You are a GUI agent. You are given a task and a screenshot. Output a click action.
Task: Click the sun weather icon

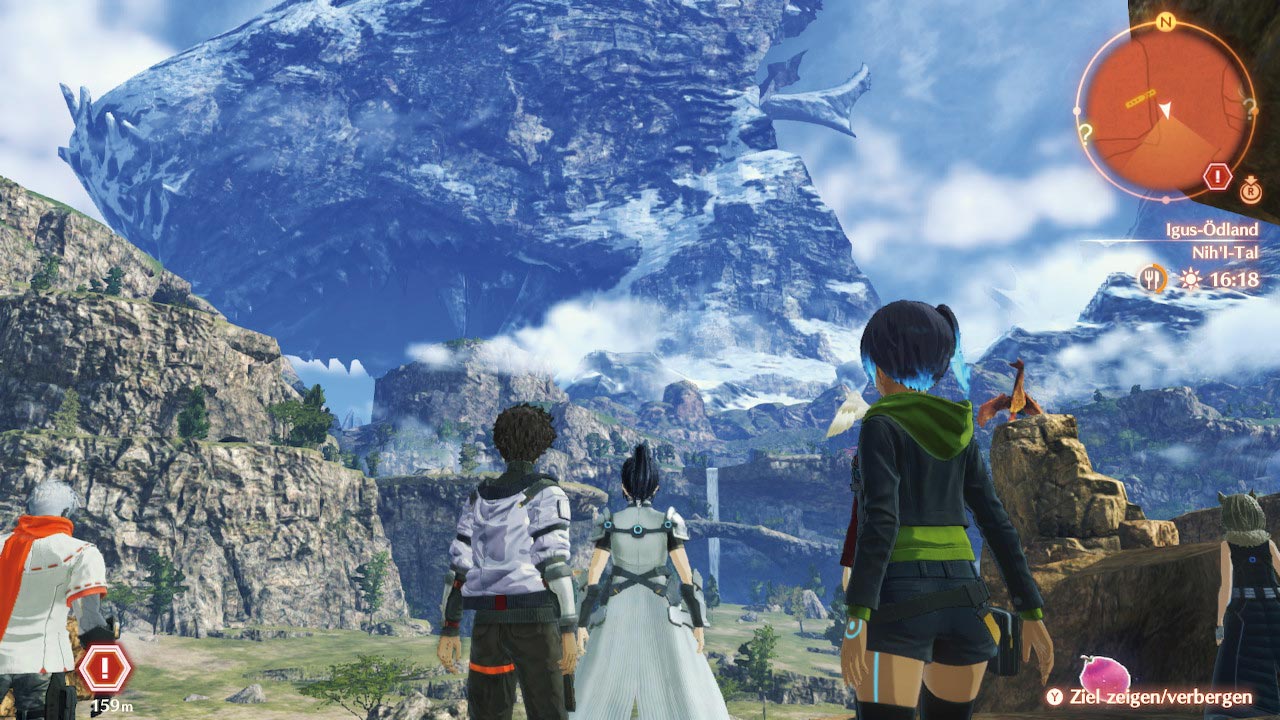click(1189, 280)
